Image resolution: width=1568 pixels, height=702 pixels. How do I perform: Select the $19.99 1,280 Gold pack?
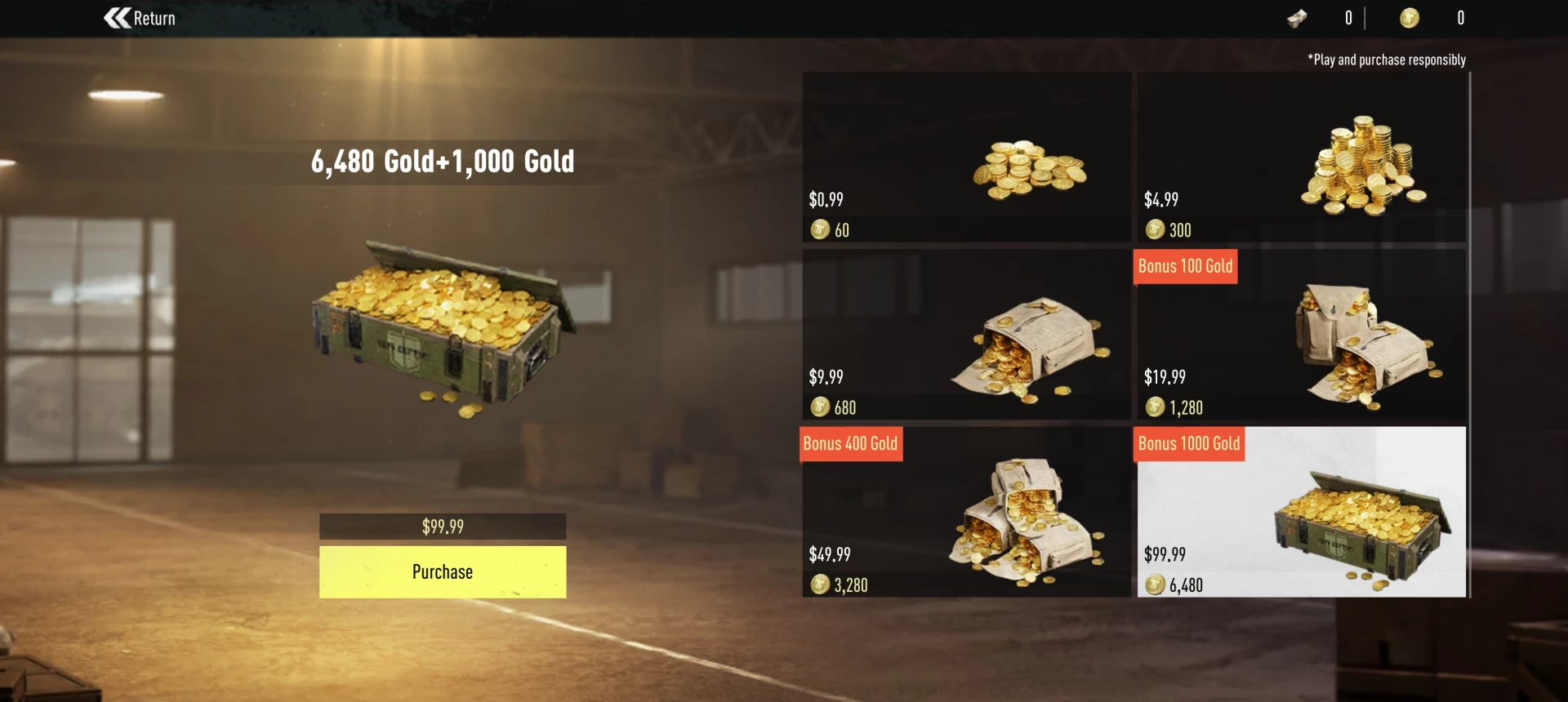[x=1301, y=335]
